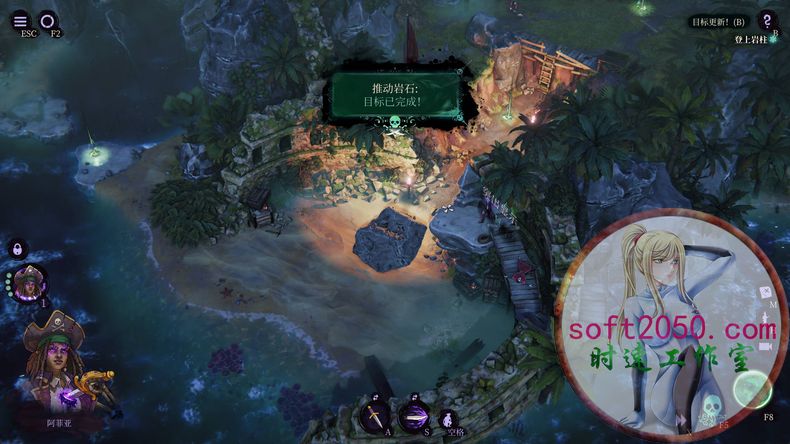This screenshot has height=444, width=790.
Task: Open the question mark help button
Action: [766, 20]
